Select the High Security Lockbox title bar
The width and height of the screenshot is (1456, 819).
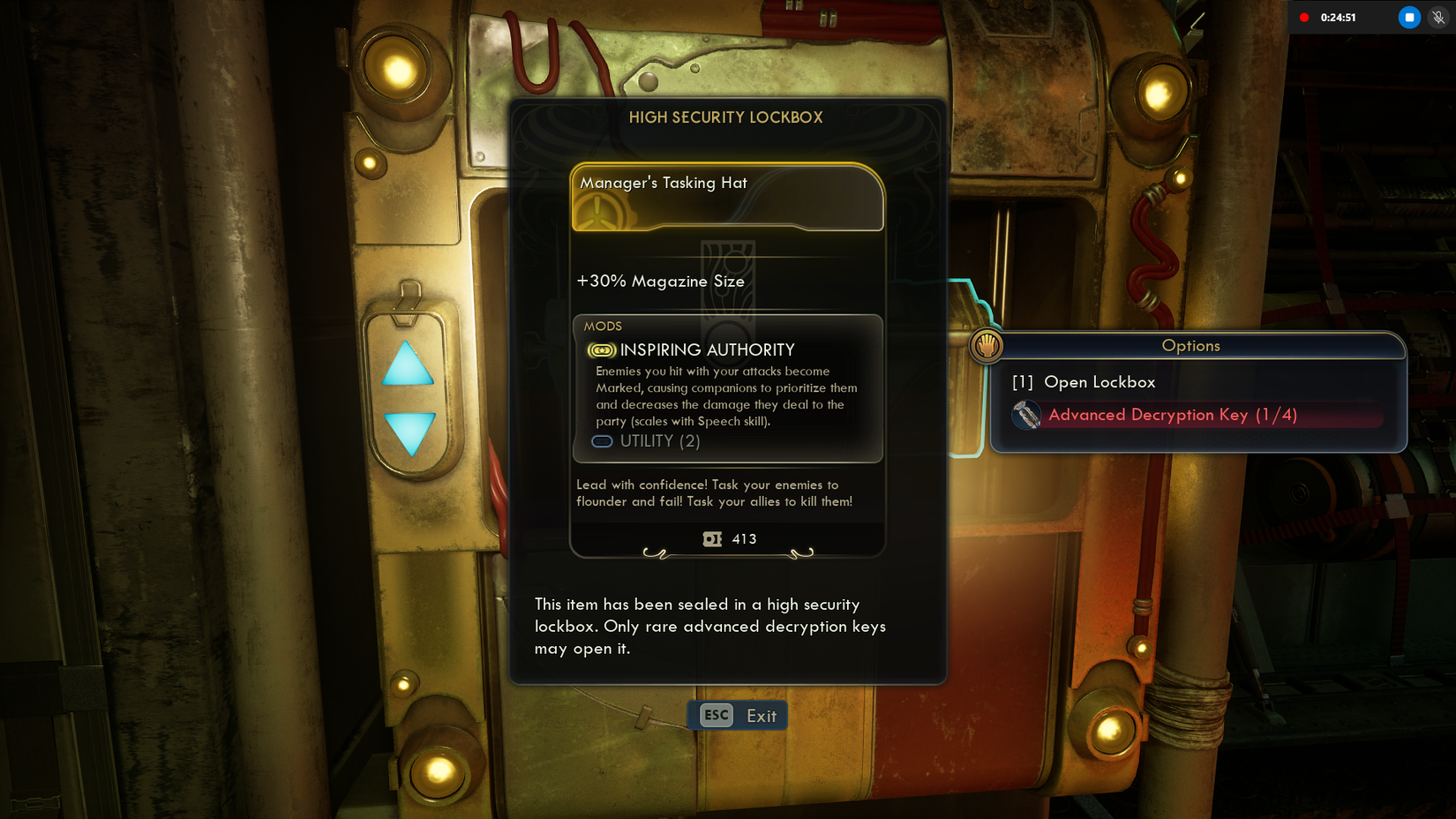[x=727, y=116]
